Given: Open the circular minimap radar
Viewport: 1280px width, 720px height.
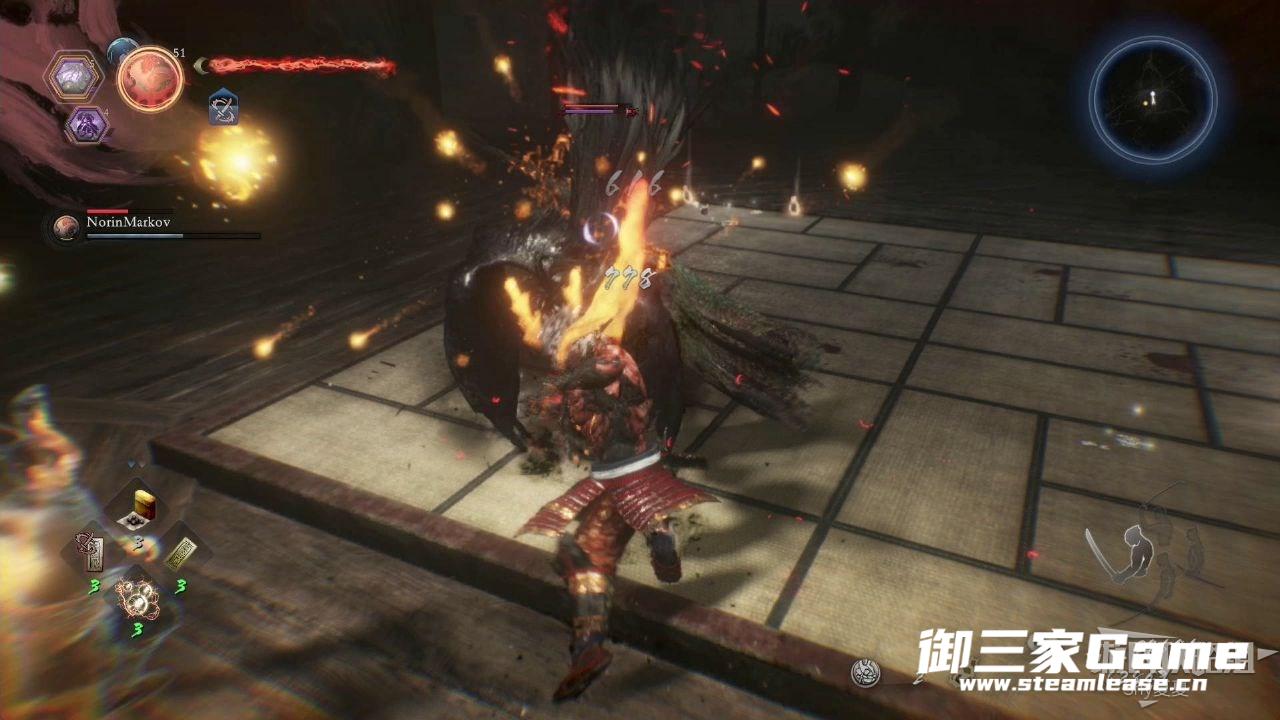Looking at the screenshot, I should click(1152, 99).
